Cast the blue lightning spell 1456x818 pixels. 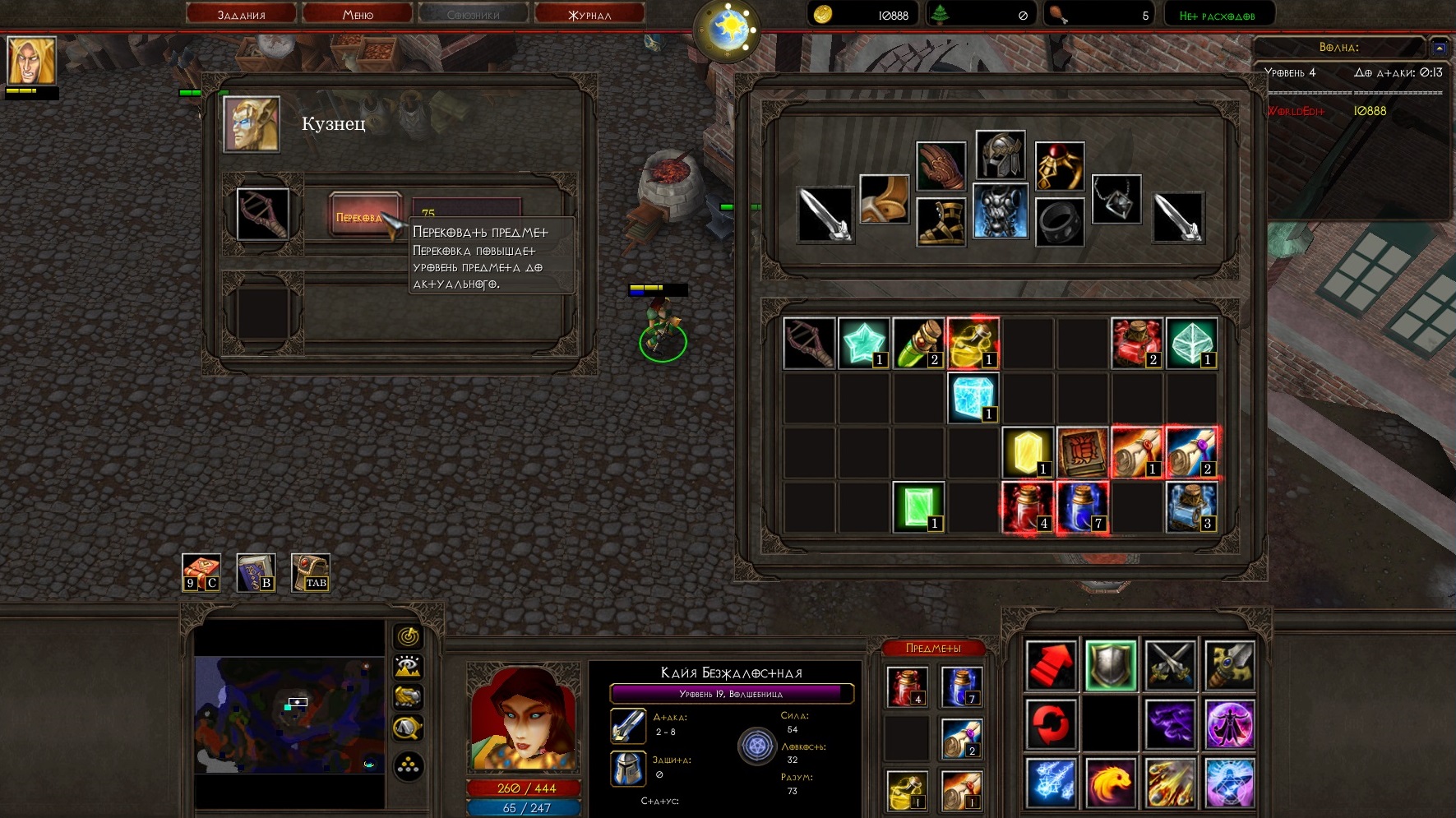pos(1051,782)
